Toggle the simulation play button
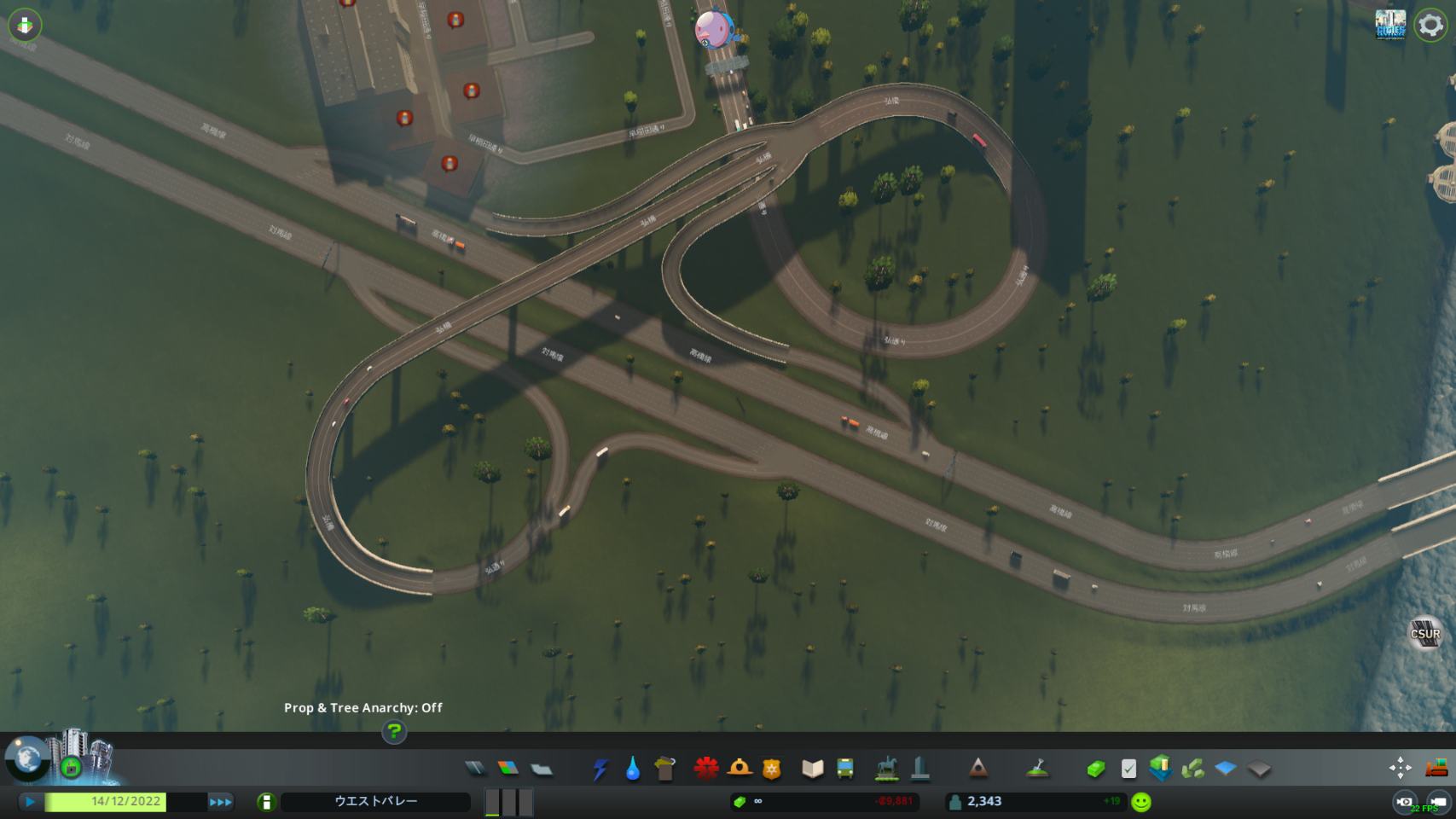Image resolution: width=1456 pixels, height=819 pixels. [x=30, y=802]
